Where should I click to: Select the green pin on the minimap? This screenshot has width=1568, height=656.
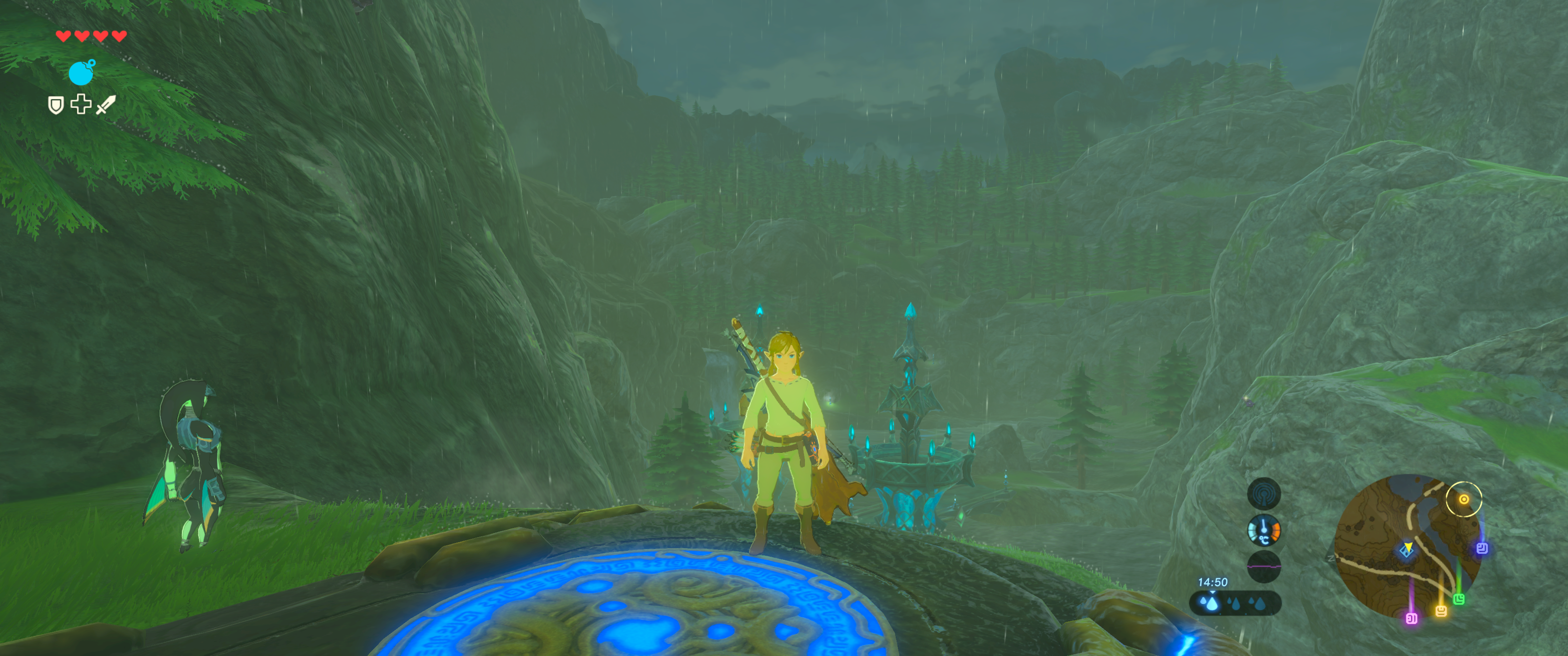pos(1459,600)
